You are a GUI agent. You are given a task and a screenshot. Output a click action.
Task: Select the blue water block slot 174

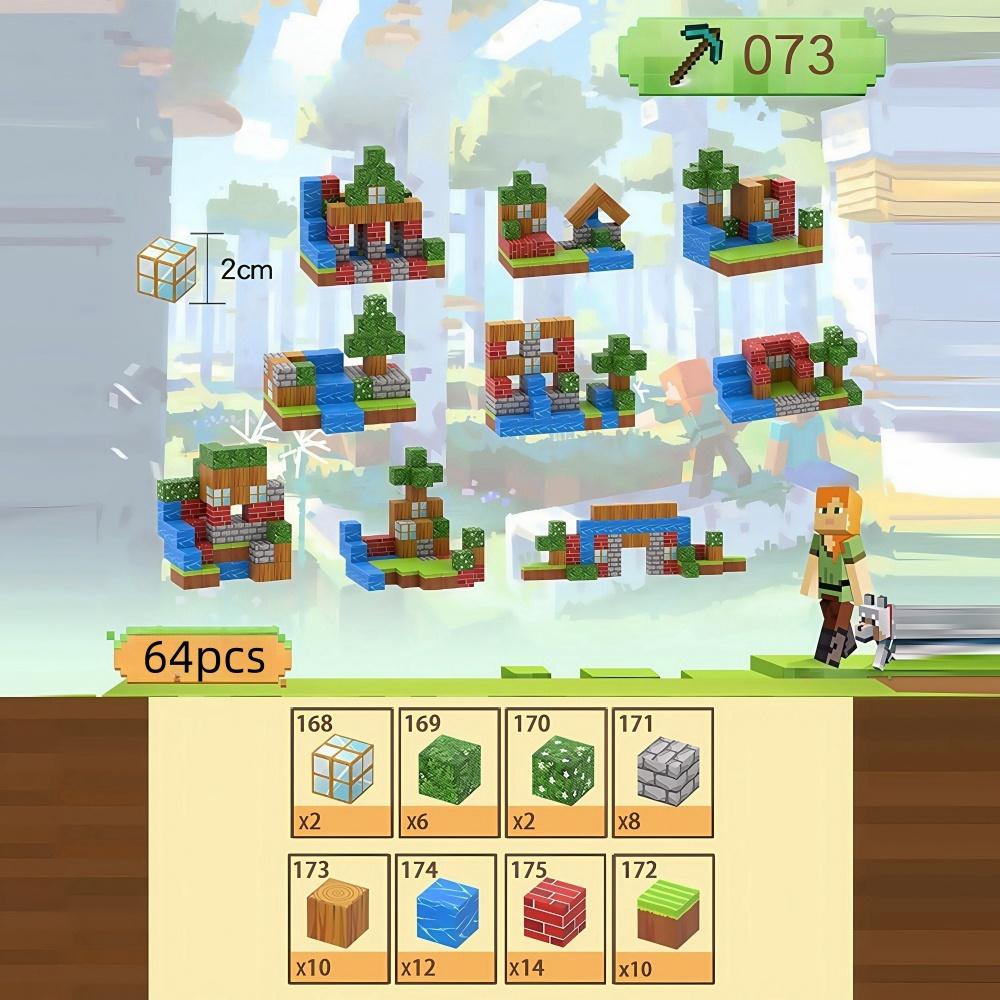coord(449,918)
